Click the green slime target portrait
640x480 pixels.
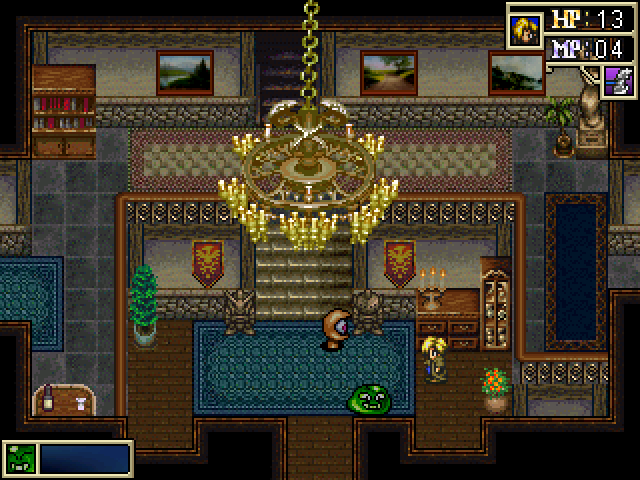pos(19,458)
